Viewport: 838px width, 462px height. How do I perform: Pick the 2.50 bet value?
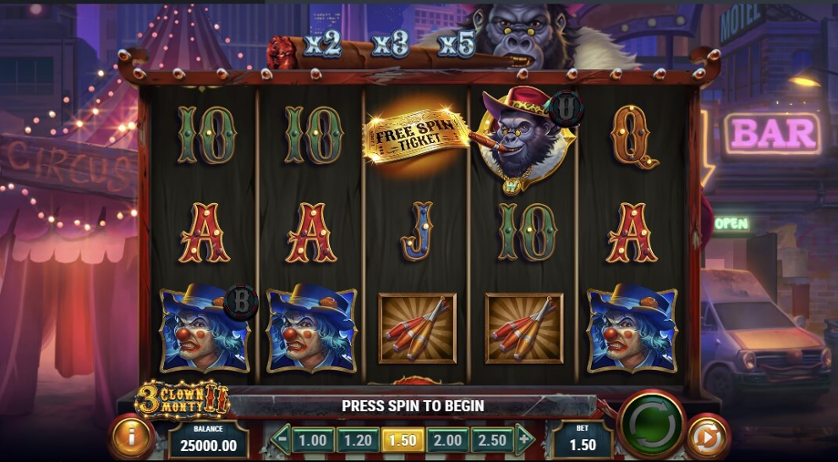tap(491, 439)
